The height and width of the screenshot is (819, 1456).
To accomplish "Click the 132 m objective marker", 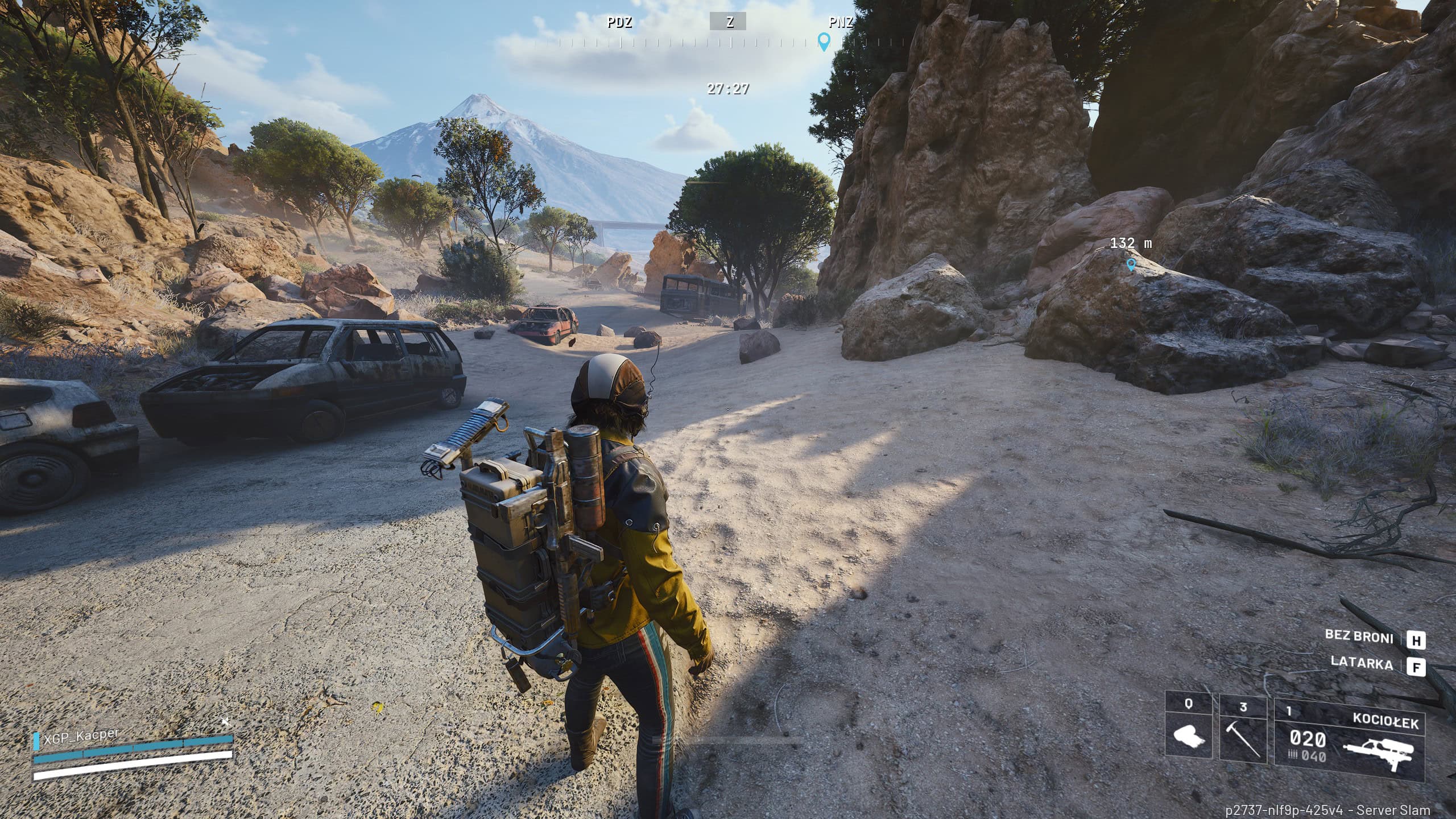I will pyautogui.click(x=1131, y=264).
